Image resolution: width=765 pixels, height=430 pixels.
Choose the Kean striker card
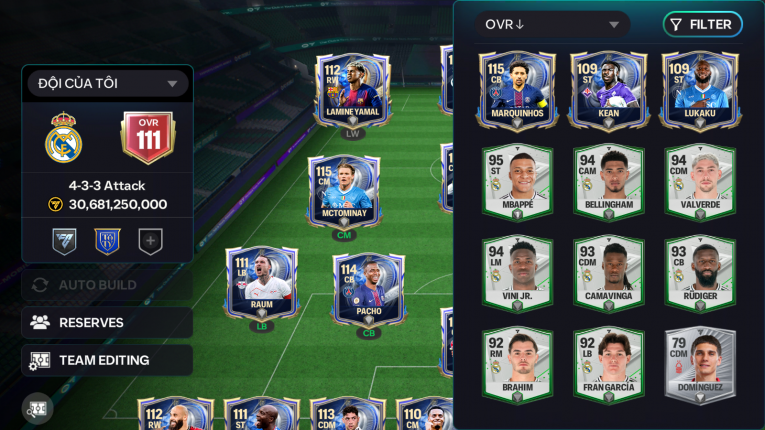pyautogui.click(x=608, y=90)
